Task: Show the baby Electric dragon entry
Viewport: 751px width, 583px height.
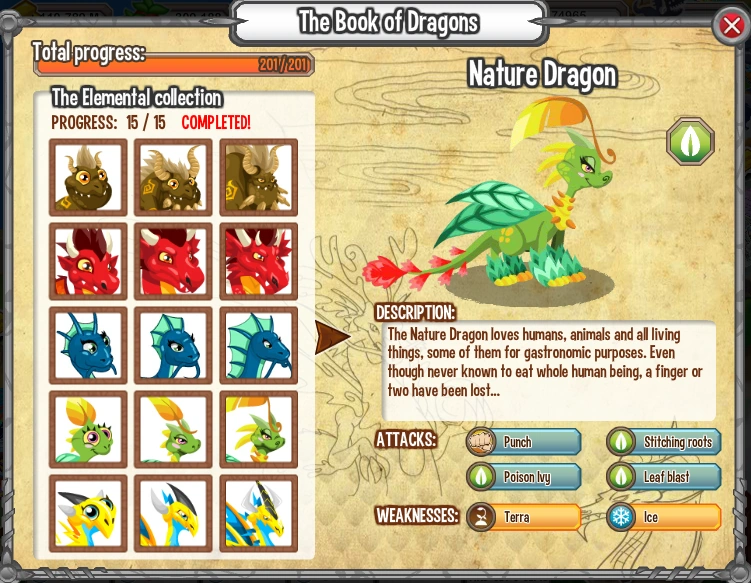Action: 88,513
